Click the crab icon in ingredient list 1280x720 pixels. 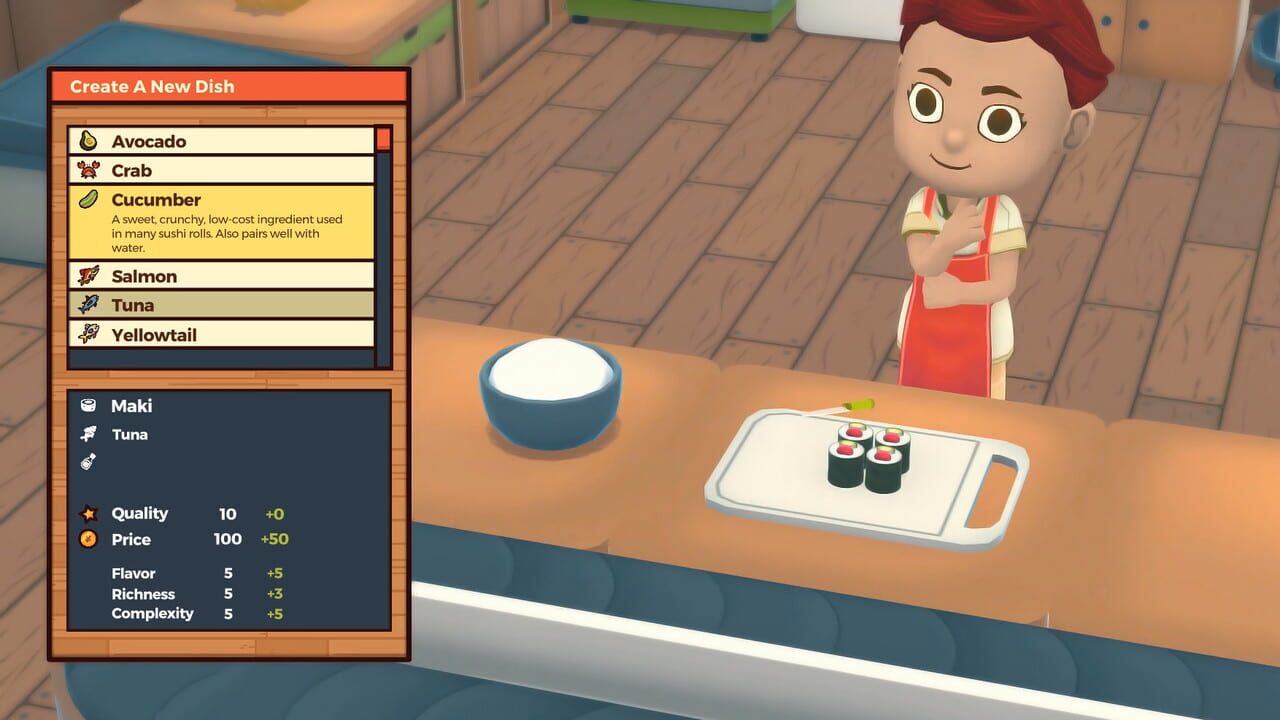[88, 170]
